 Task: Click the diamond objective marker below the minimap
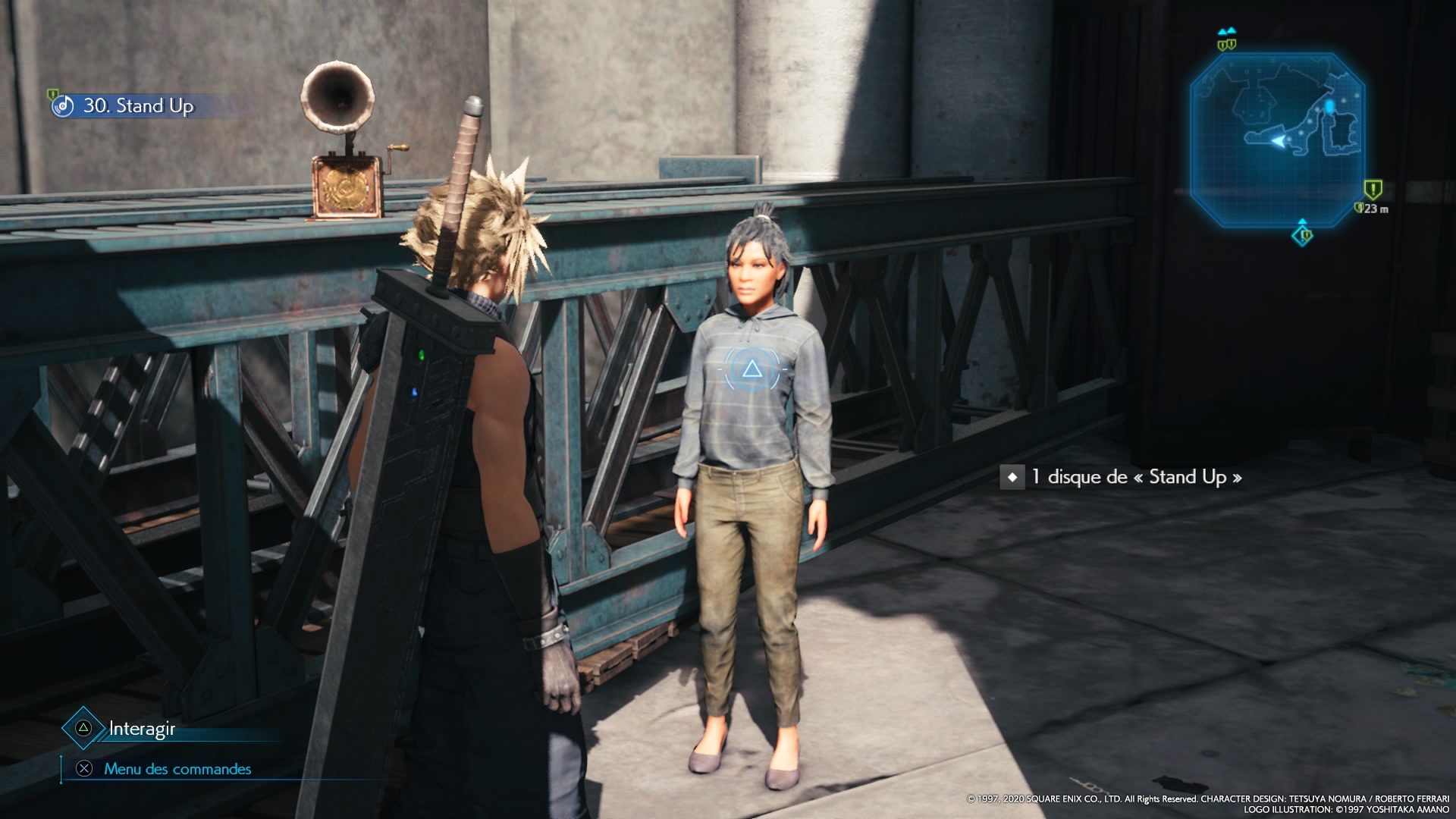click(x=1303, y=235)
